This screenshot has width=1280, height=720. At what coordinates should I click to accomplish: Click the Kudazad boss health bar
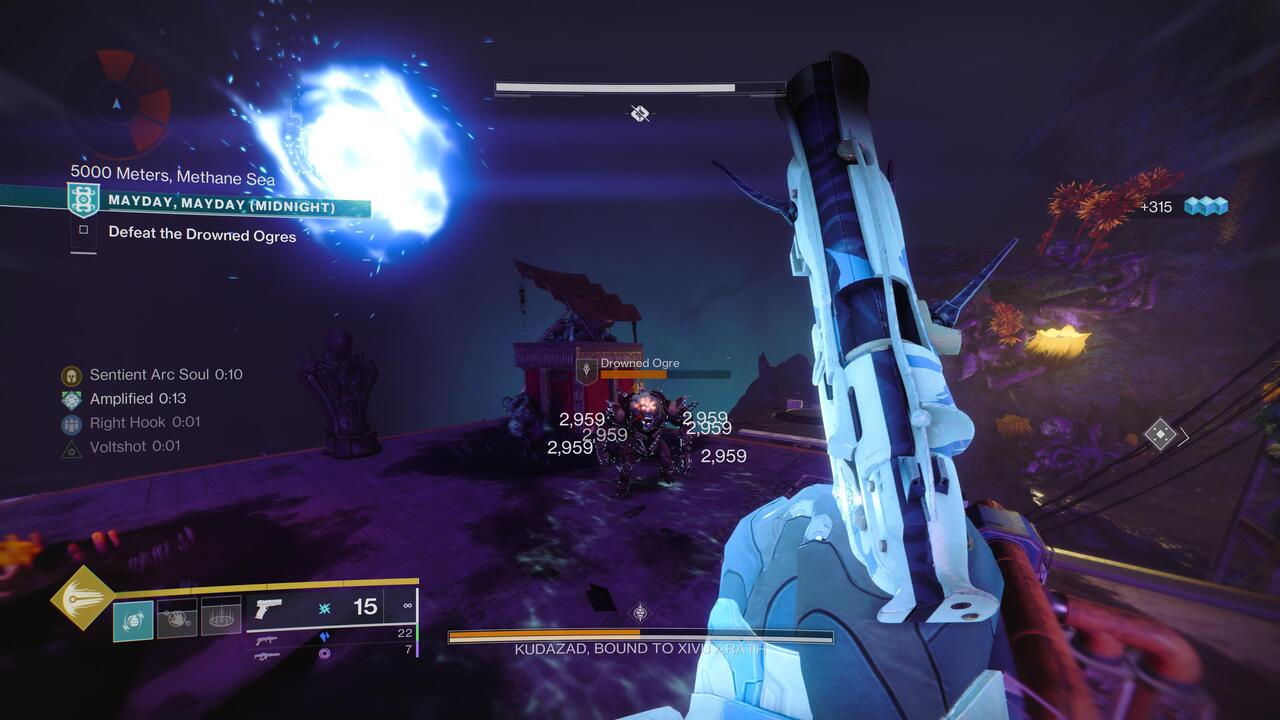coord(638,632)
